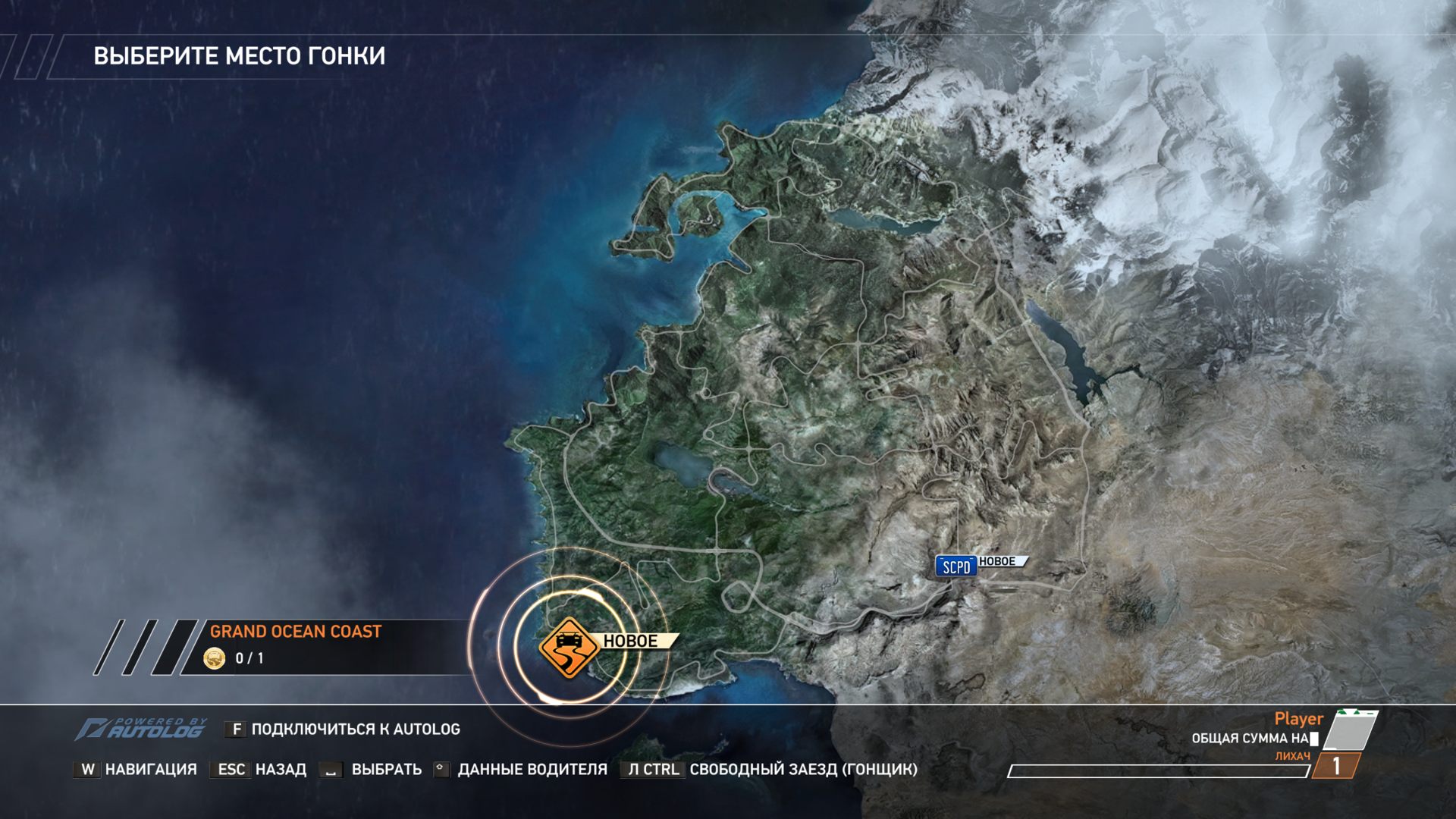Go back with the Назад option
The height and width of the screenshot is (819, 1456).
coord(259,770)
